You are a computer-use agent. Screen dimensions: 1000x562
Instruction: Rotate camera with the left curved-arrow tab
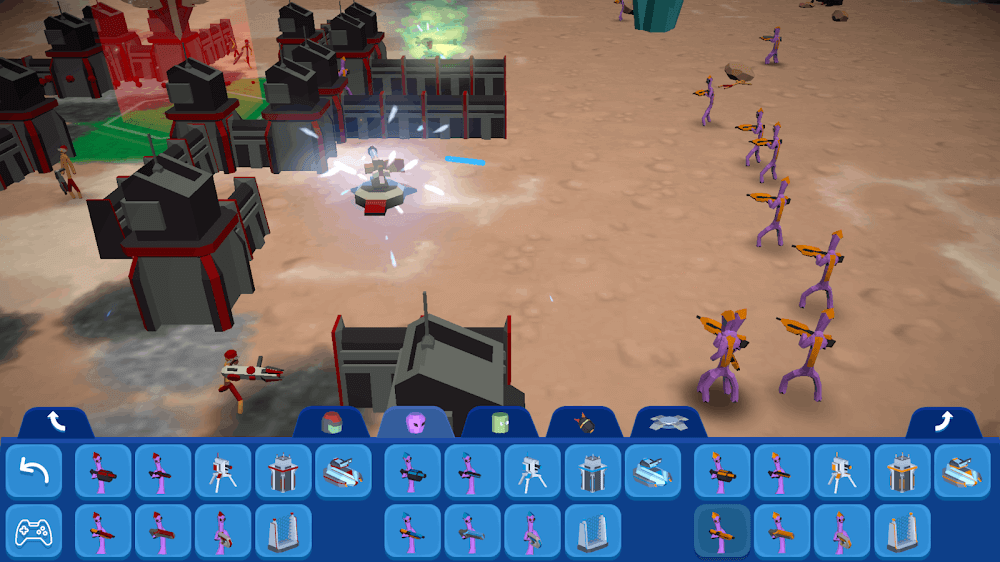coord(56,423)
